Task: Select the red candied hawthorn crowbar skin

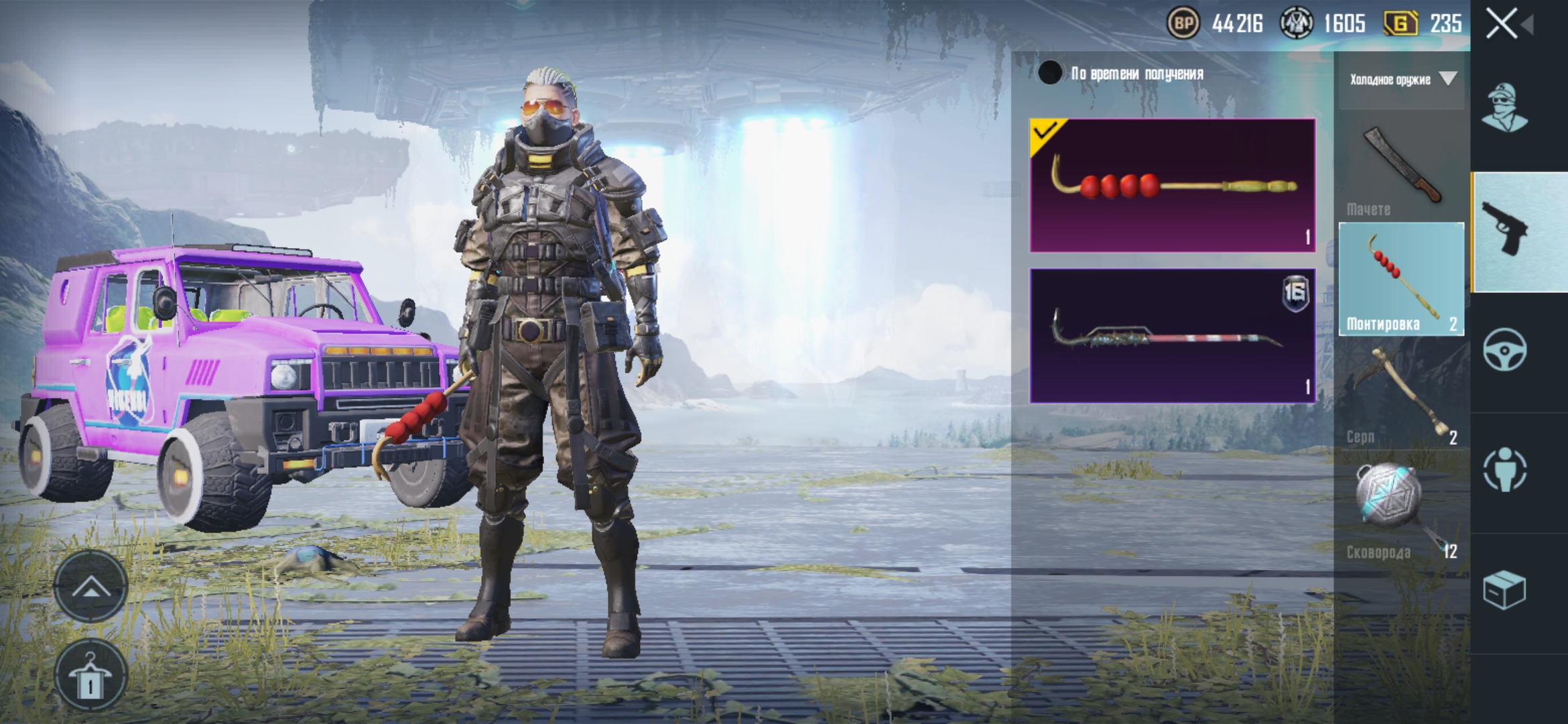Action: pyautogui.click(x=1173, y=186)
